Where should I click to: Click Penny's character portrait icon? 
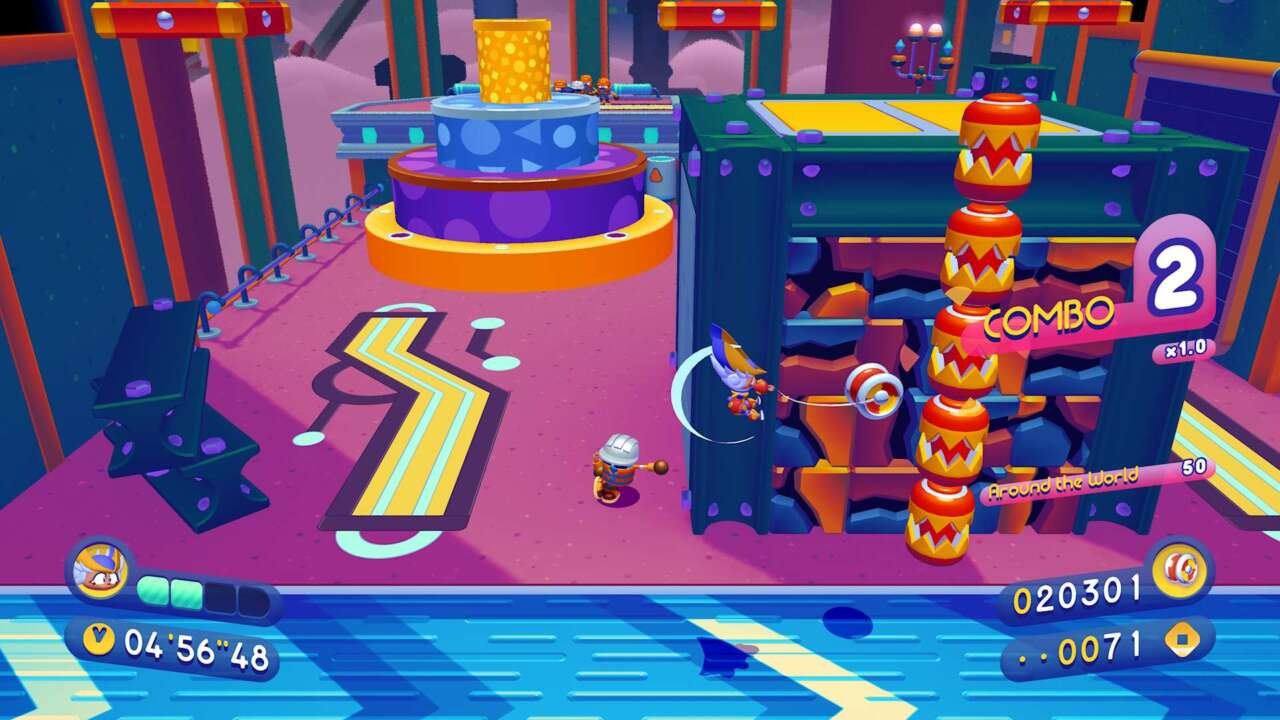(99, 572)
